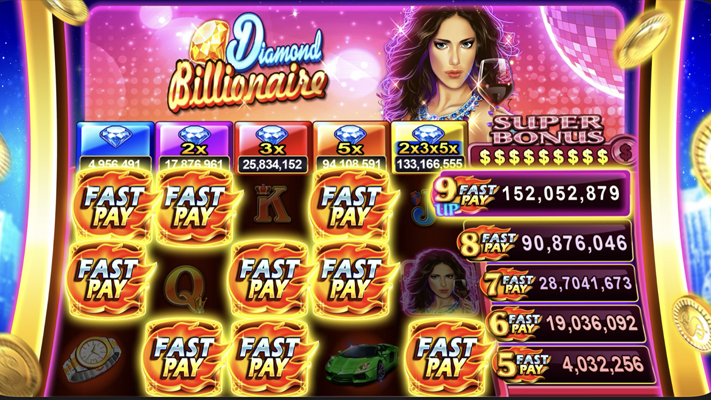Choose the 5x orange diamond multiplier tile

point(349,145)
